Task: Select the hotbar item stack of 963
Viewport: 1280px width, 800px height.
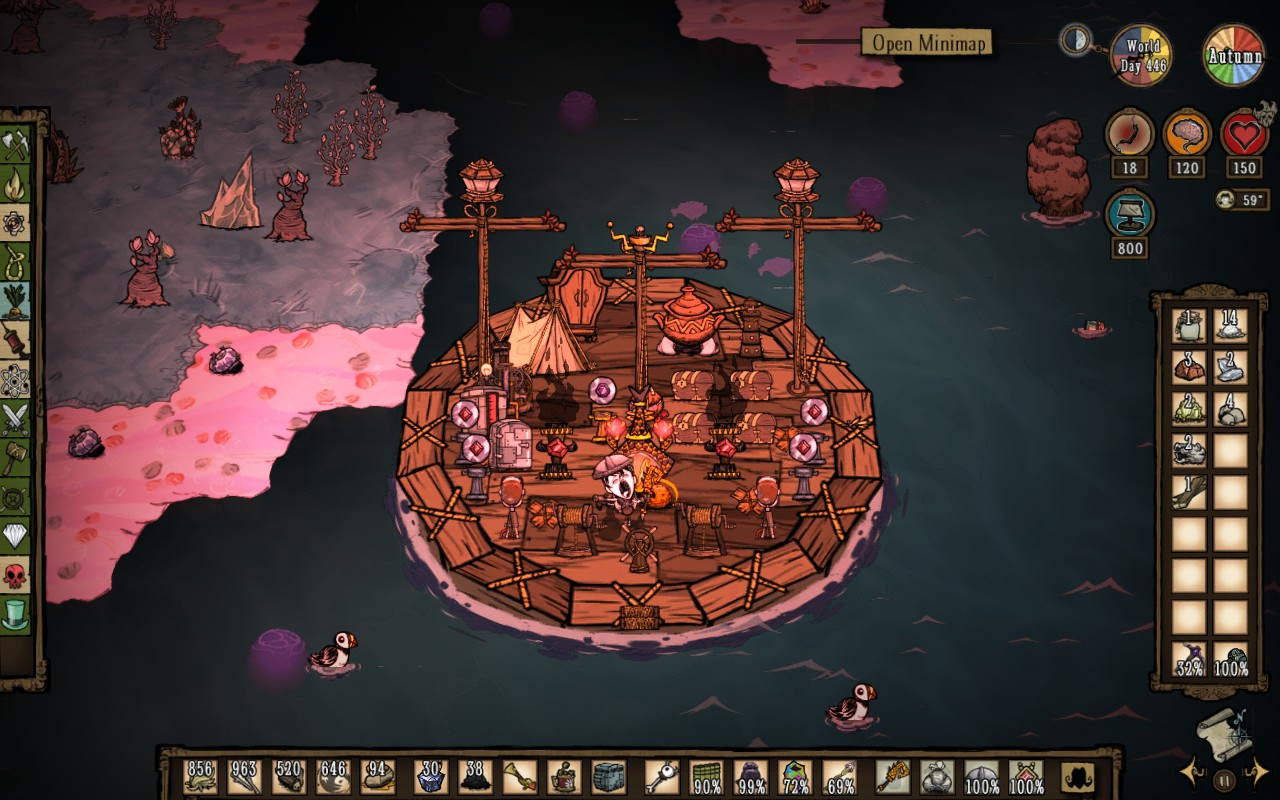Action: tap(244, 776)
